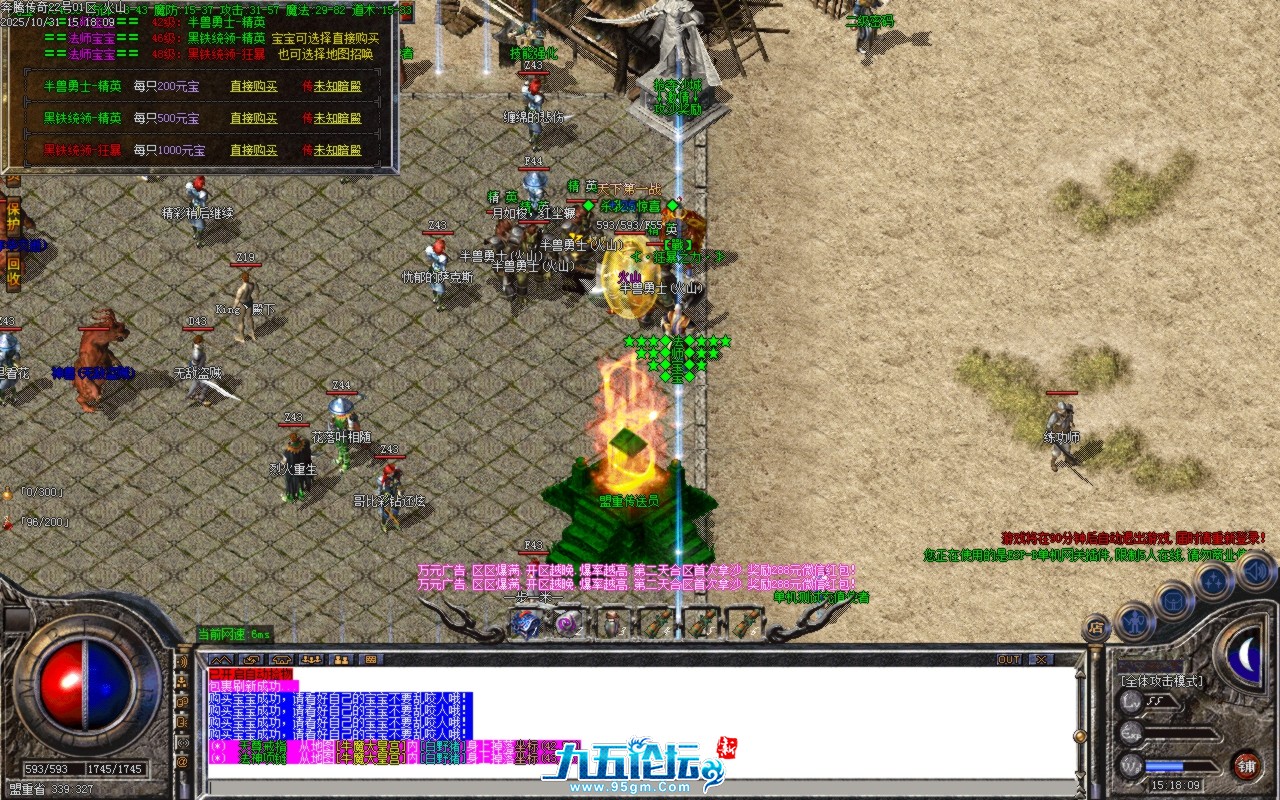The image size is (1280, 800).
Task: Click the 店 icon on the right panel
Action: coord(1095,625)
